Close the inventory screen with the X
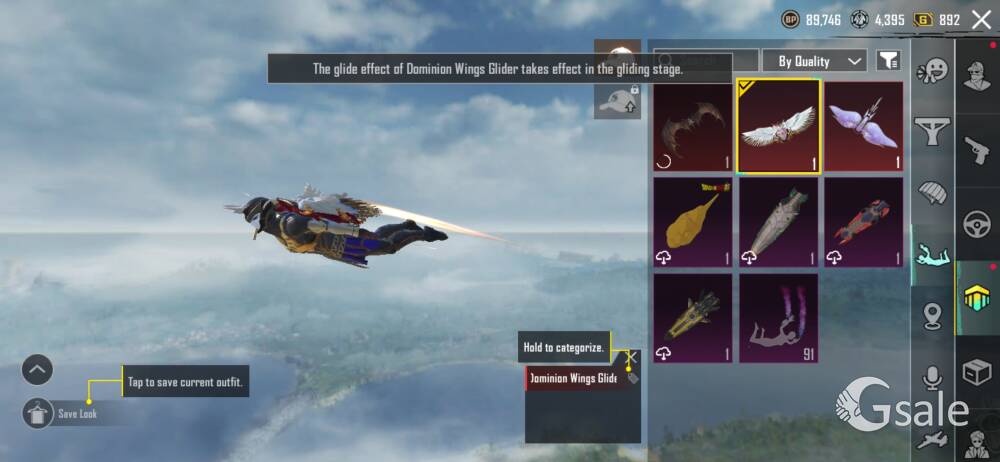This screenshot has width=1000, height=462. 981,20
